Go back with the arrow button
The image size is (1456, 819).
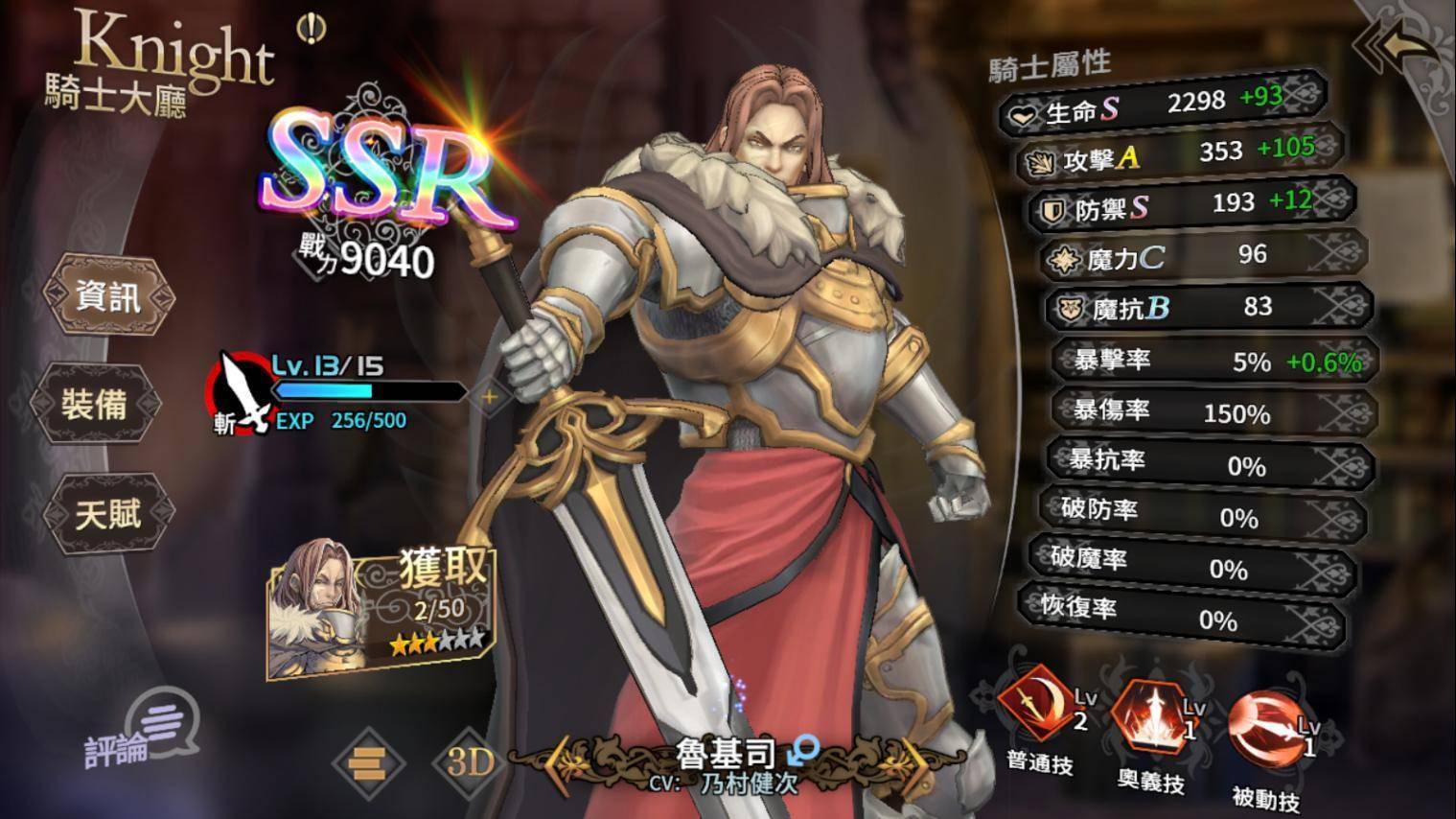click(x=1400, y=48)
